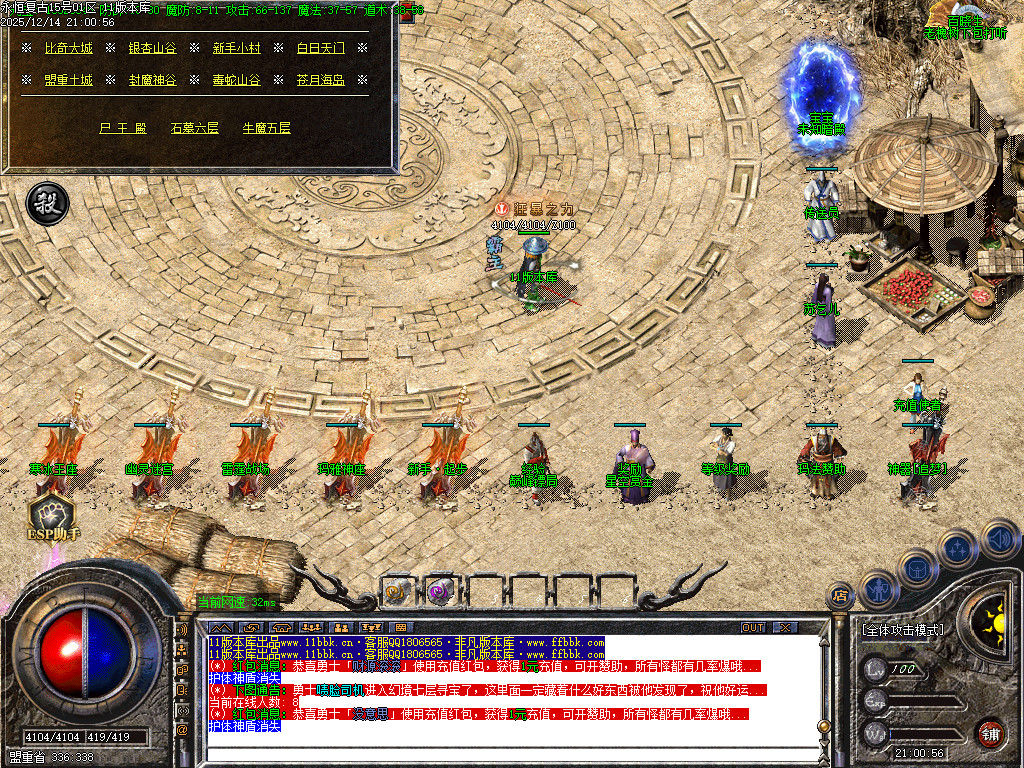Go to 白日天门 from the teleport list
The height and width of the screenshot is (768, 1024).
pos(320,48)
